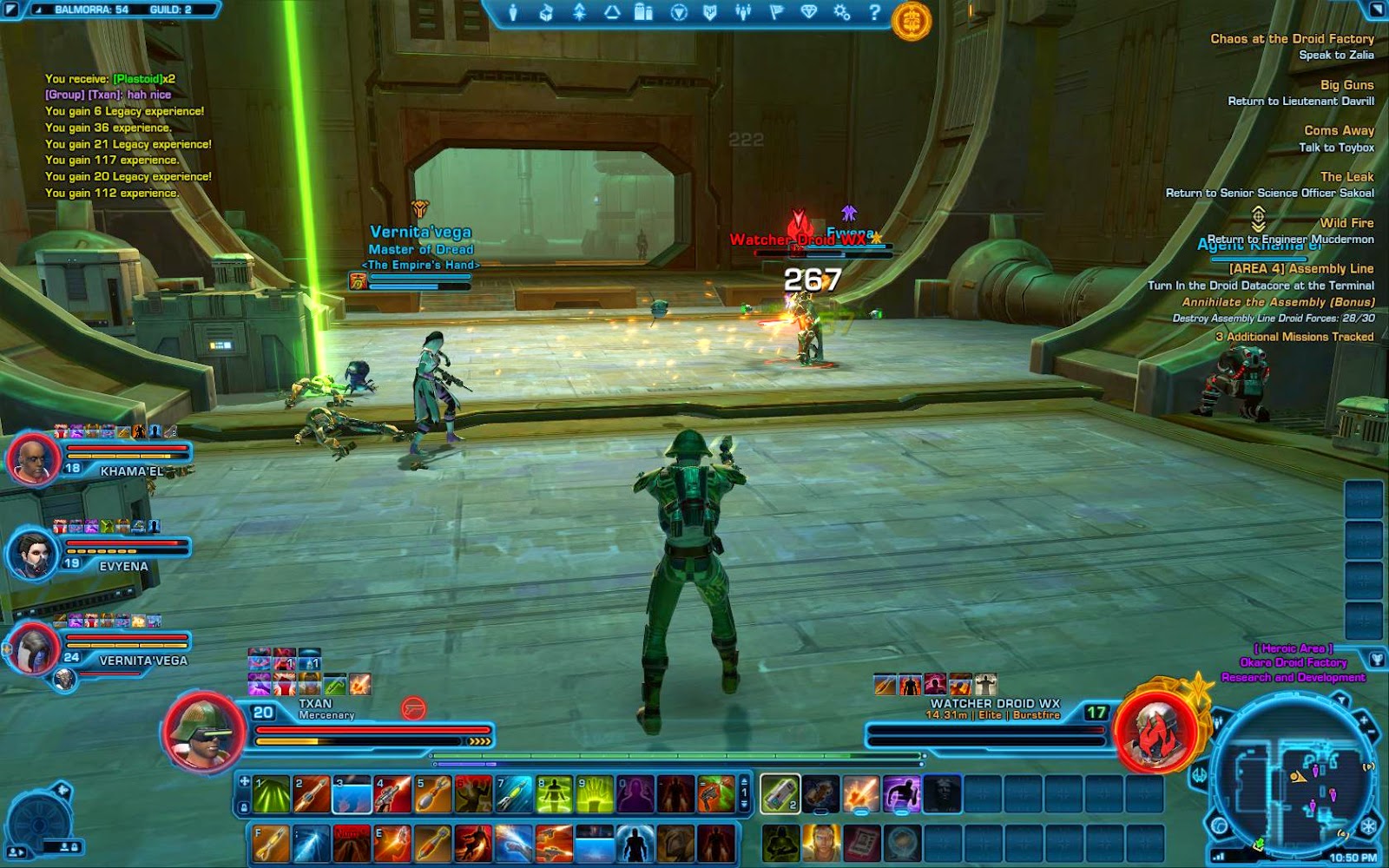The image size is (1389, 868).
Task: Select Vernita'vega's party frame
Action: (x=35, y=648)
